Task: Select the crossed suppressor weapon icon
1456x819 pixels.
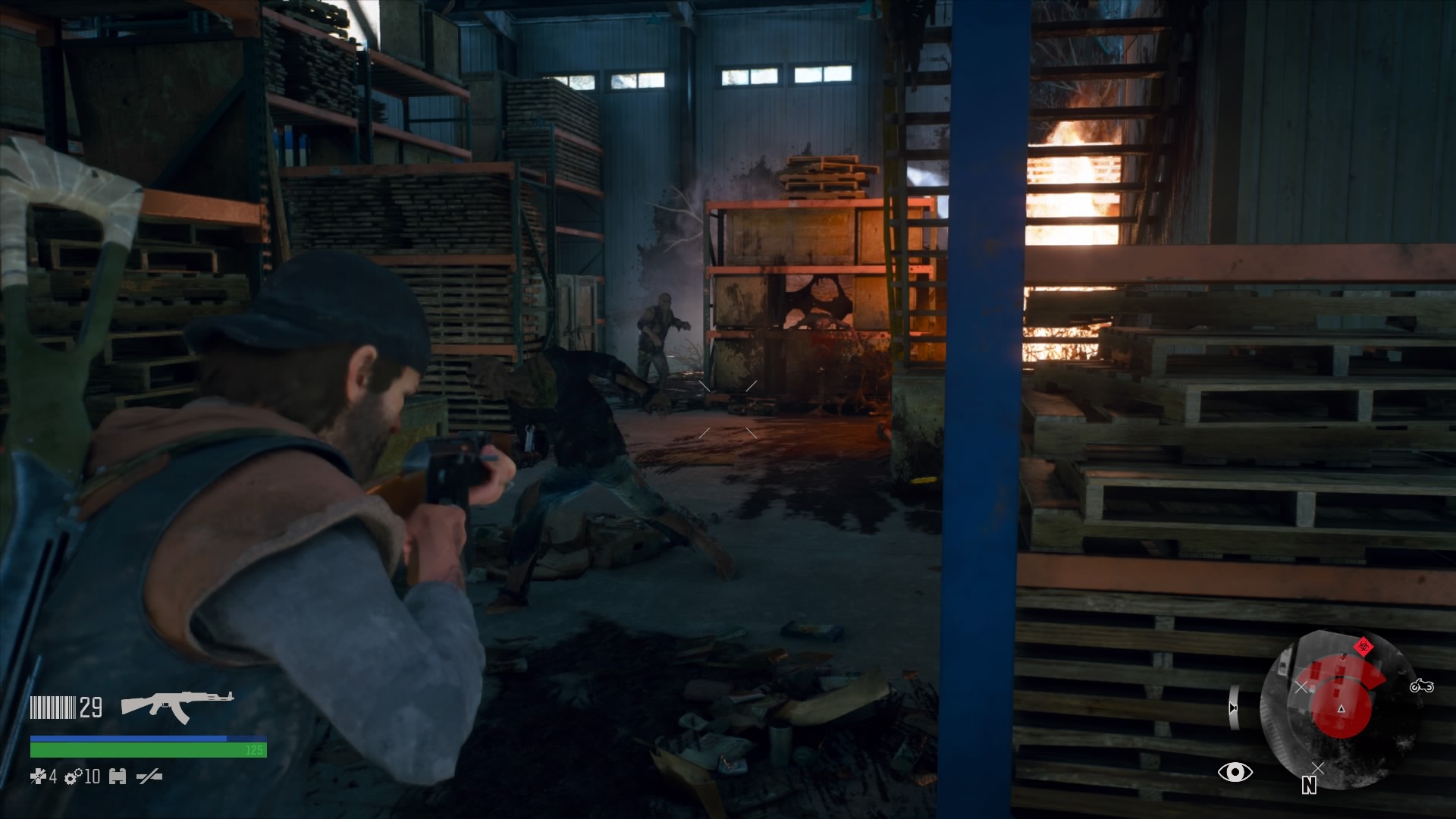Action: coord(150,777)
